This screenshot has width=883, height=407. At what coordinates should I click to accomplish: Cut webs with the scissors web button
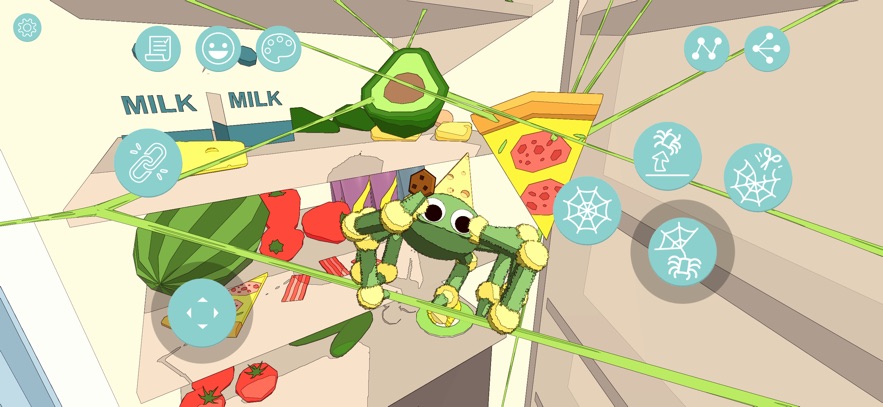click(758, 177)
